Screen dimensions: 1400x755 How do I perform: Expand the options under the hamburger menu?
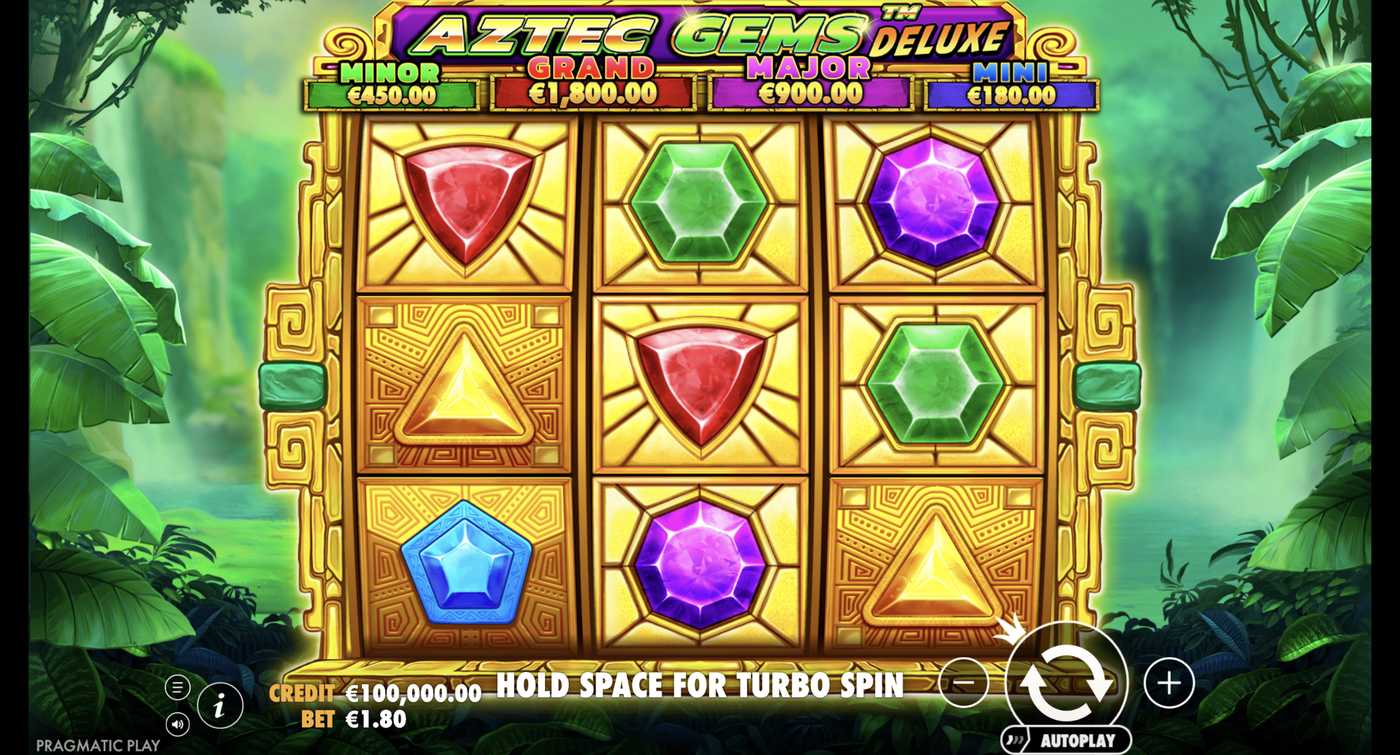coord(178,685)
